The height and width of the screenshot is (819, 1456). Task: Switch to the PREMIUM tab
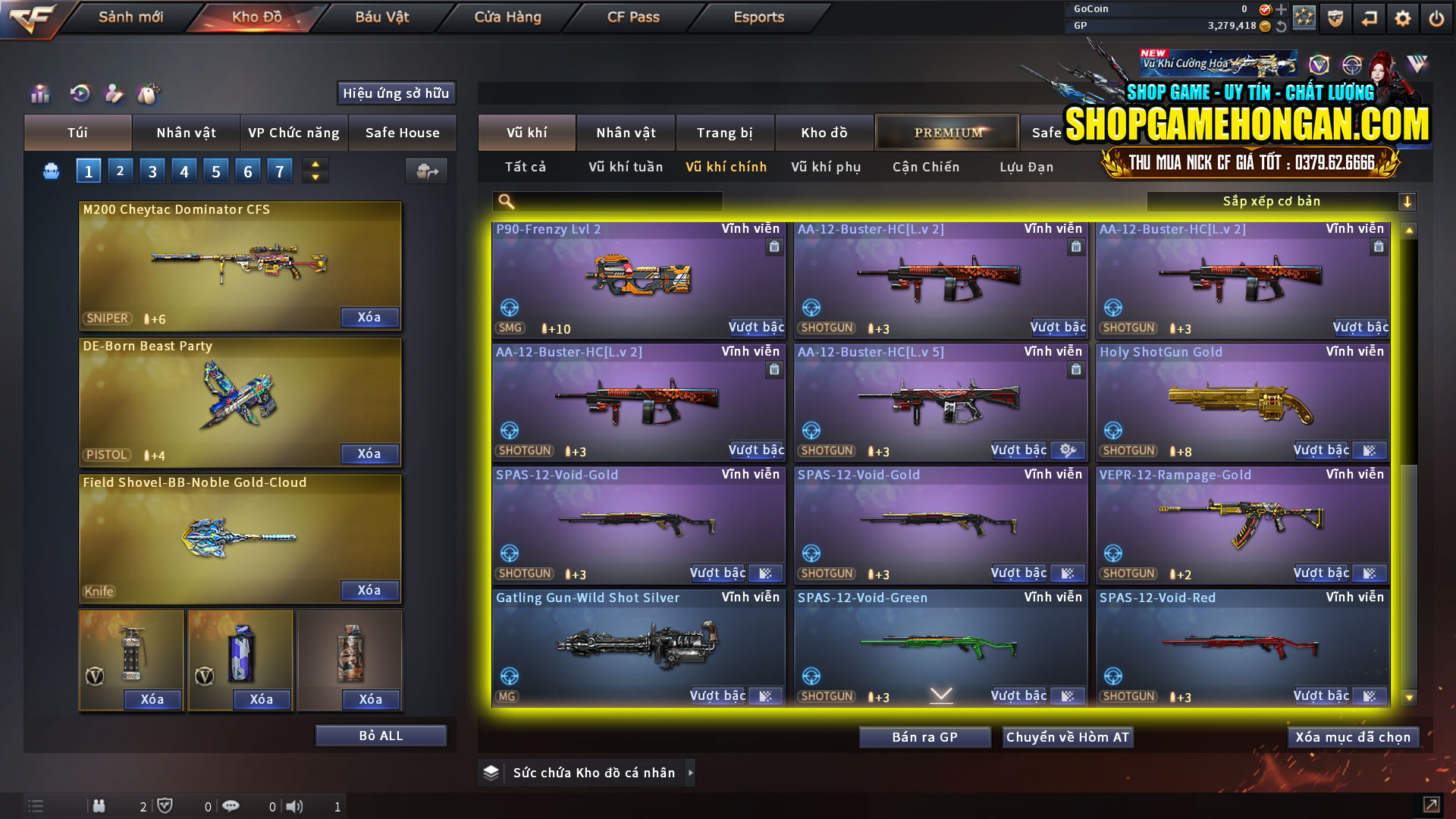coord(946,132)
